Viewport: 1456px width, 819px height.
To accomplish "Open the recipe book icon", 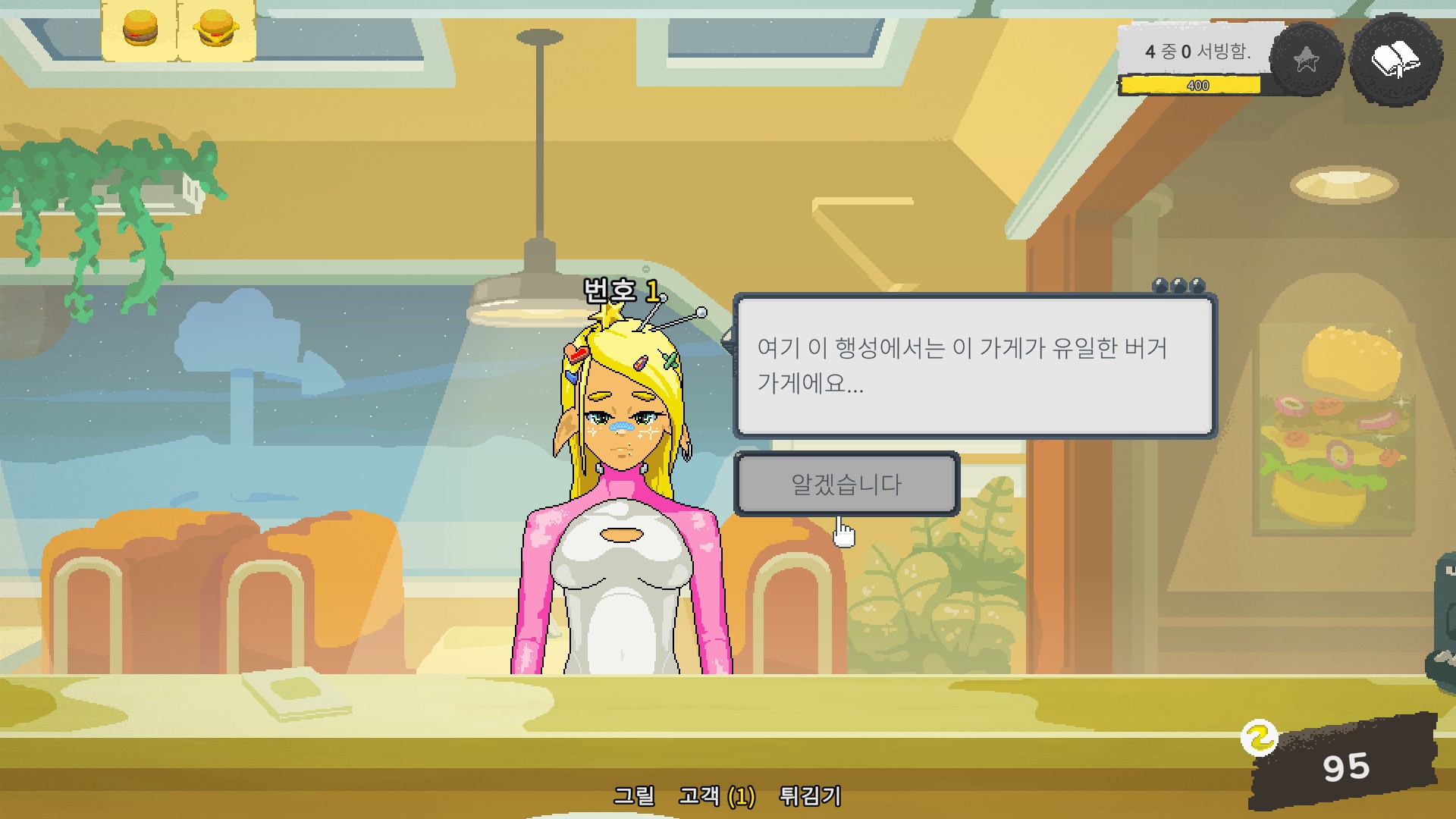I will coord(1395,59).
